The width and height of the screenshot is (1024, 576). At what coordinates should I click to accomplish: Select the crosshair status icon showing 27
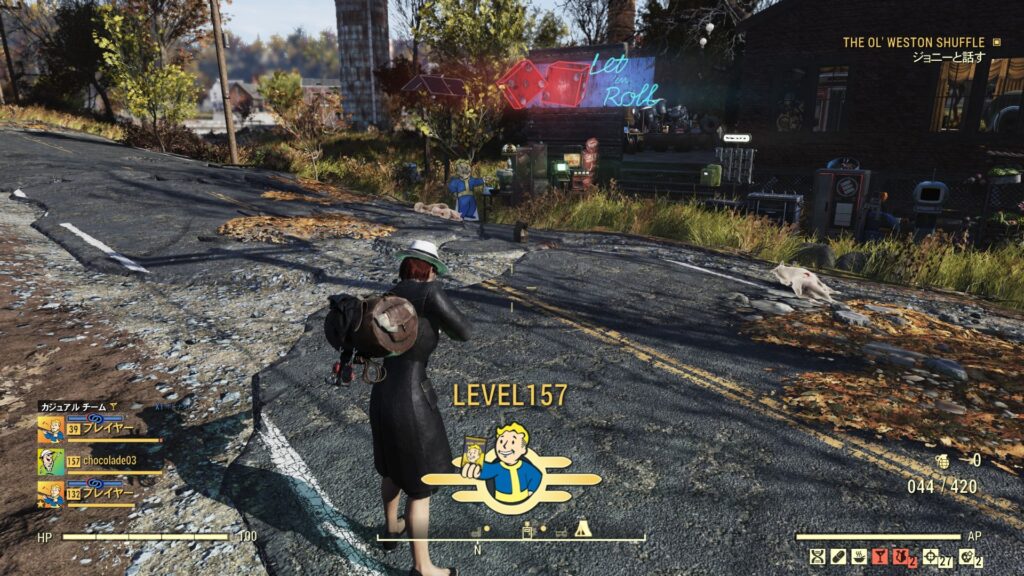coord(932,556)
